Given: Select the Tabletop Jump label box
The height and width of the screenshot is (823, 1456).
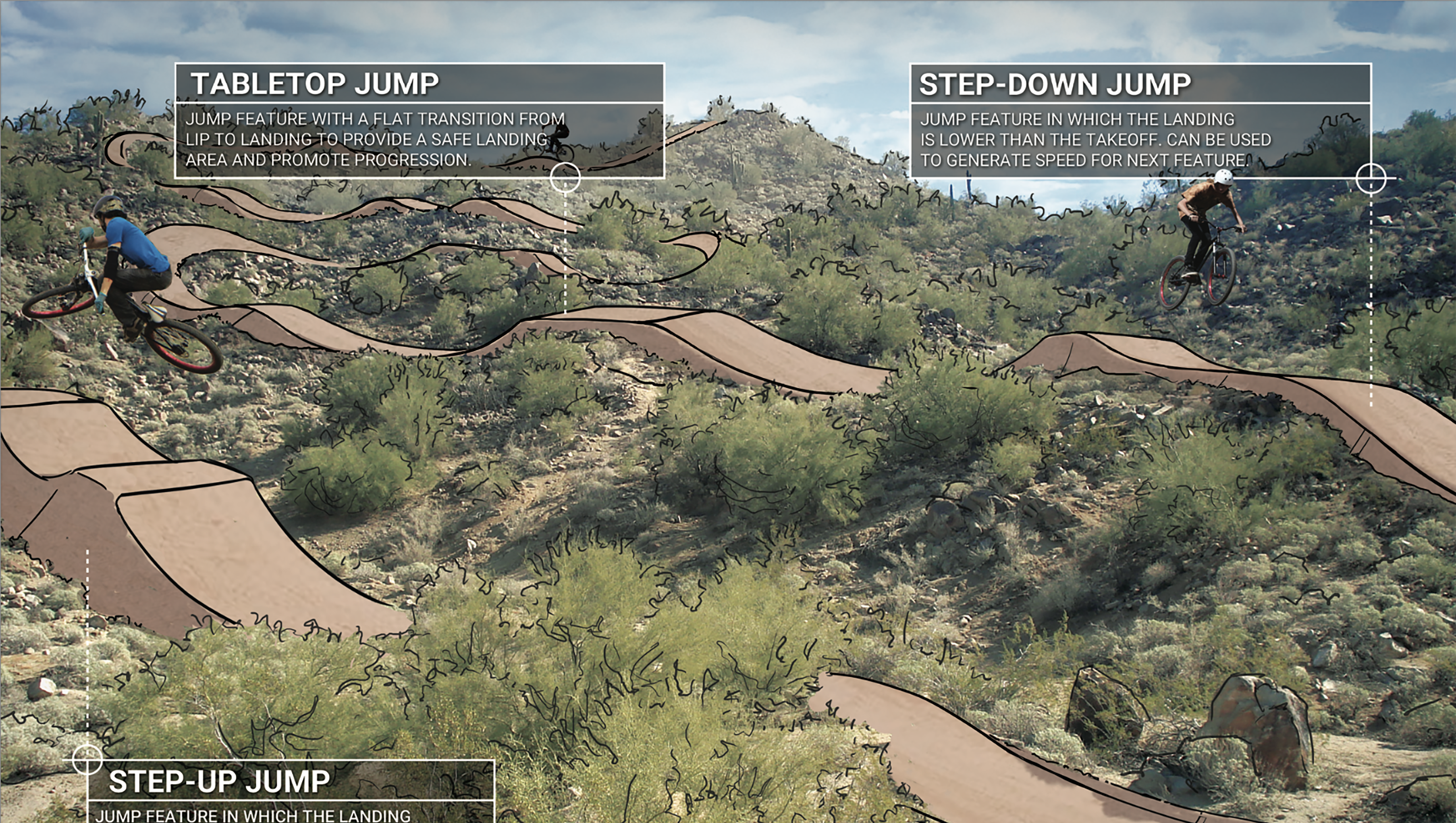Looking at the screenshot, I should [419, 121].
